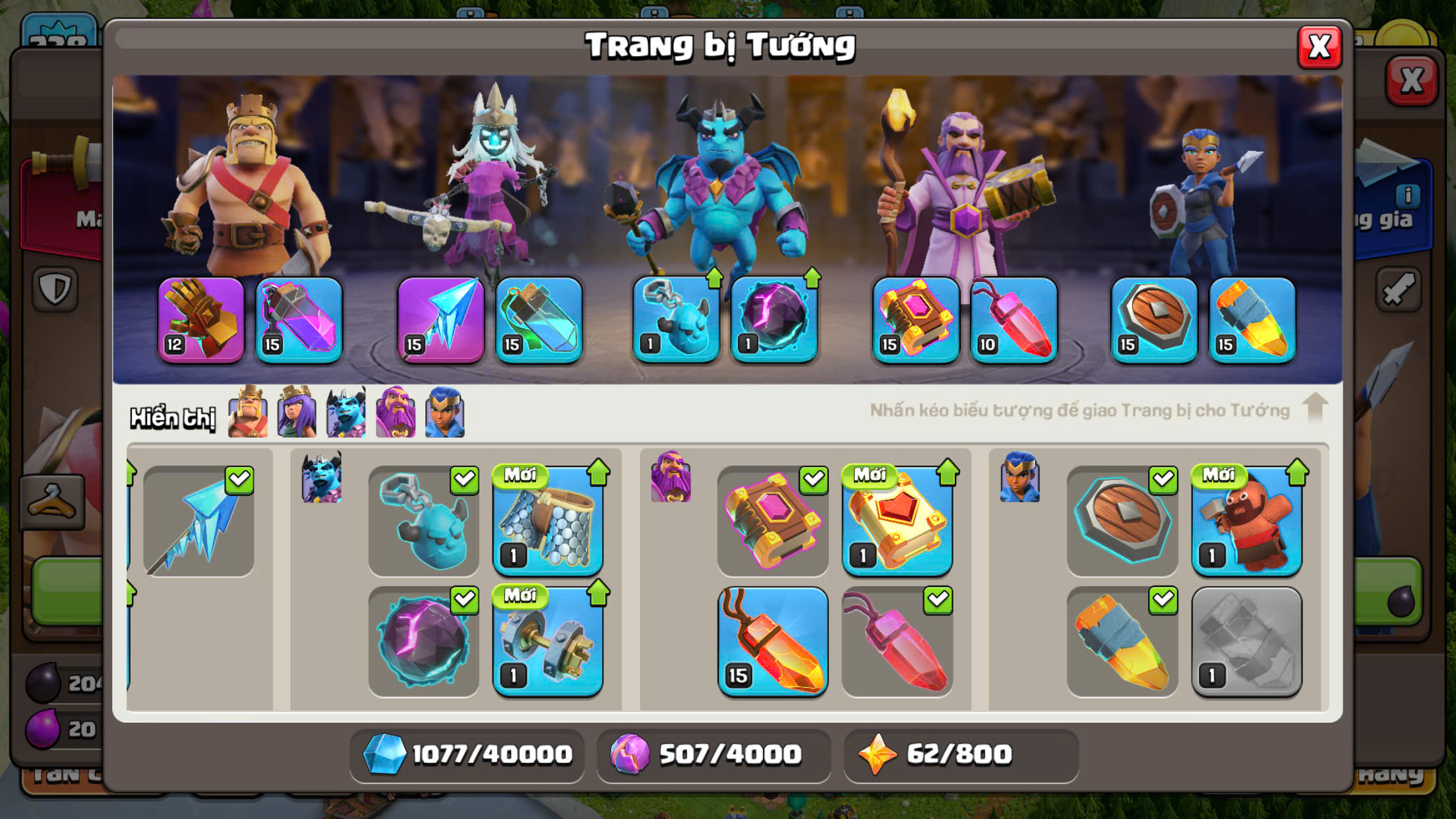
Task: Toggle the Minion Prince filter portrait
Action: click(346, 413)
